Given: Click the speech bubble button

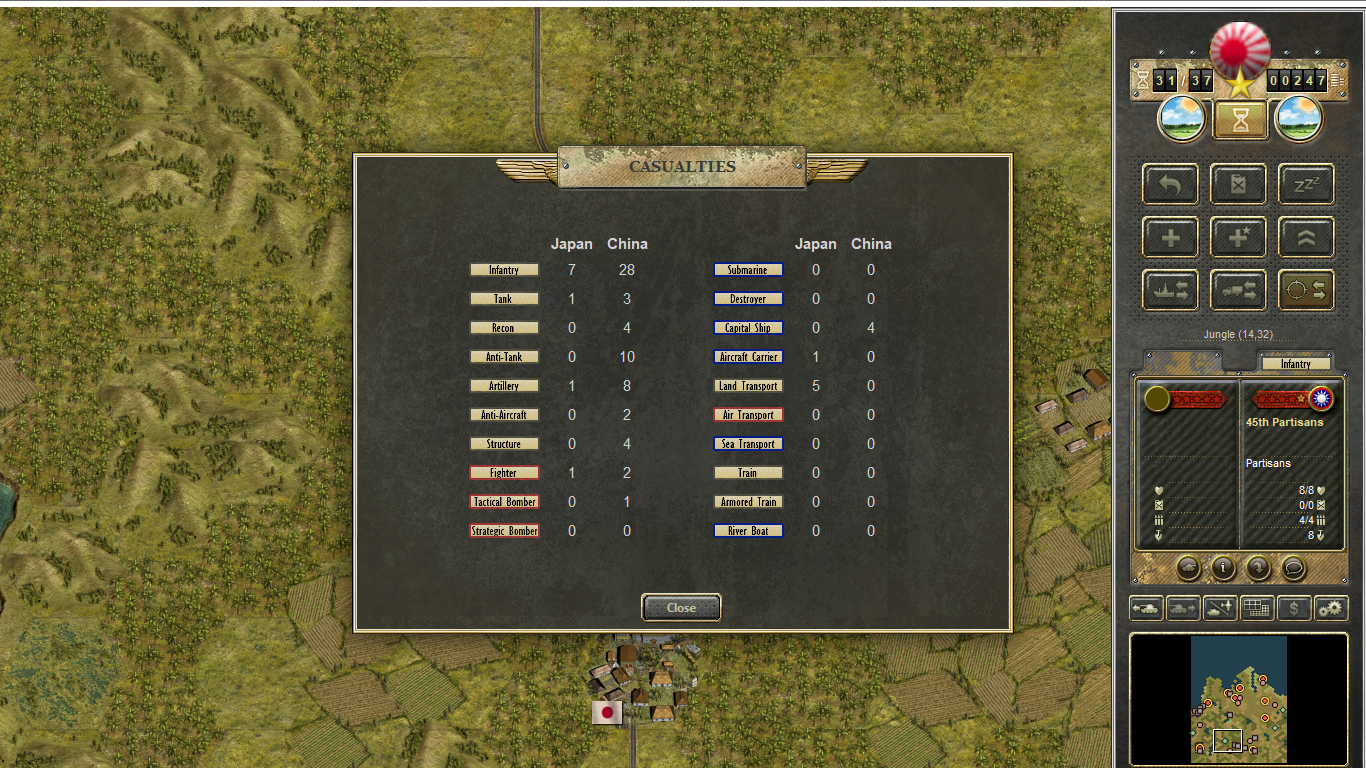Looking at the screenshot, I should pos(1293,568).
